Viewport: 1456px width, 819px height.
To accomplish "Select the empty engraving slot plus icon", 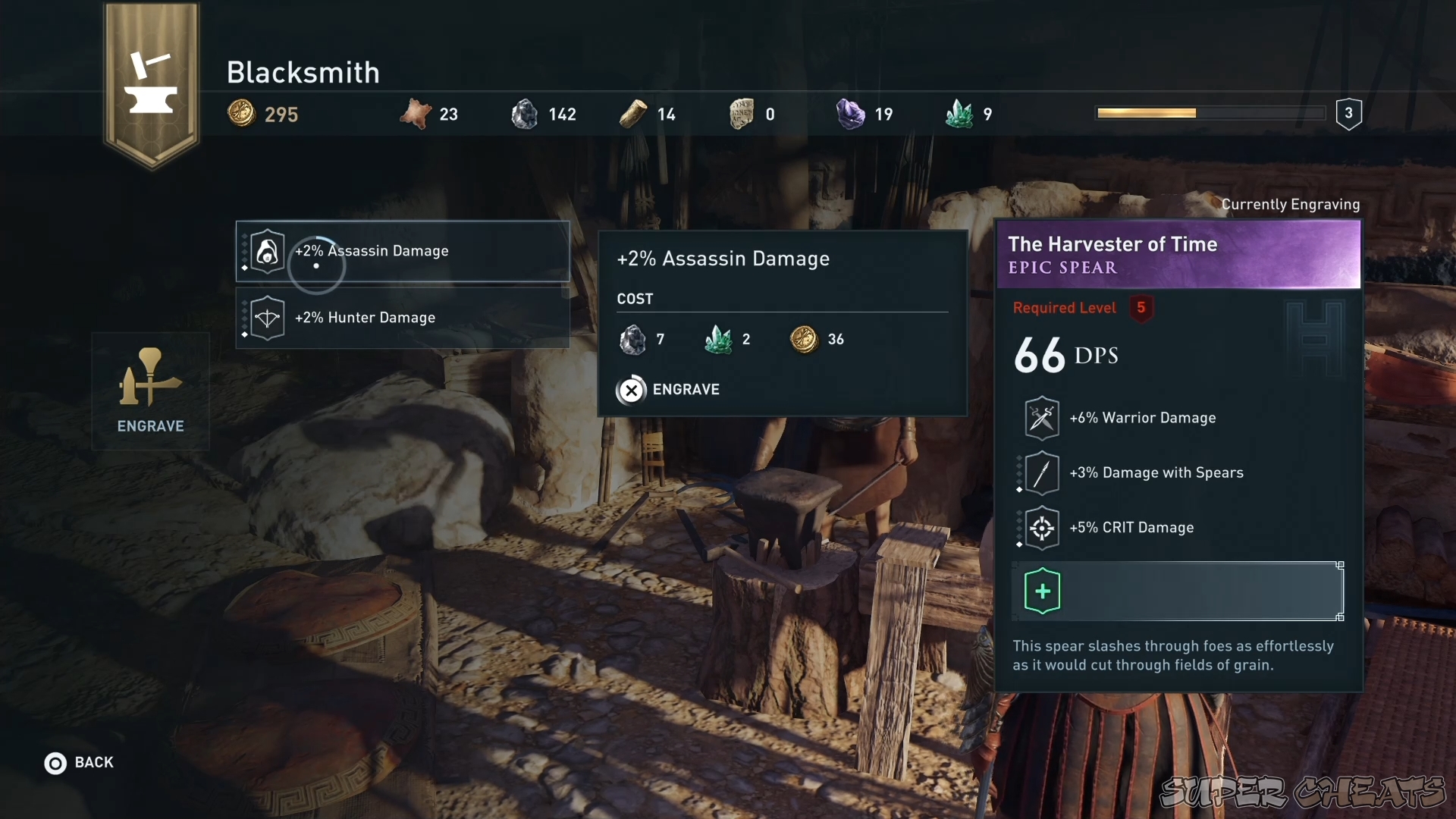I will pyautogui.click(x=1043, y=591).
